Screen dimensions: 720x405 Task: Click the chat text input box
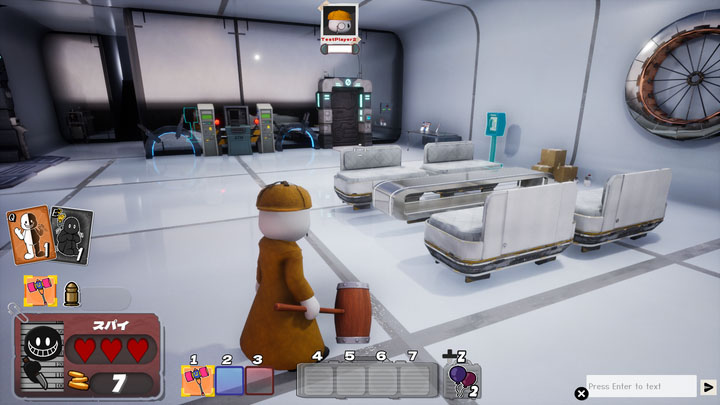click(x=641, y=386)
